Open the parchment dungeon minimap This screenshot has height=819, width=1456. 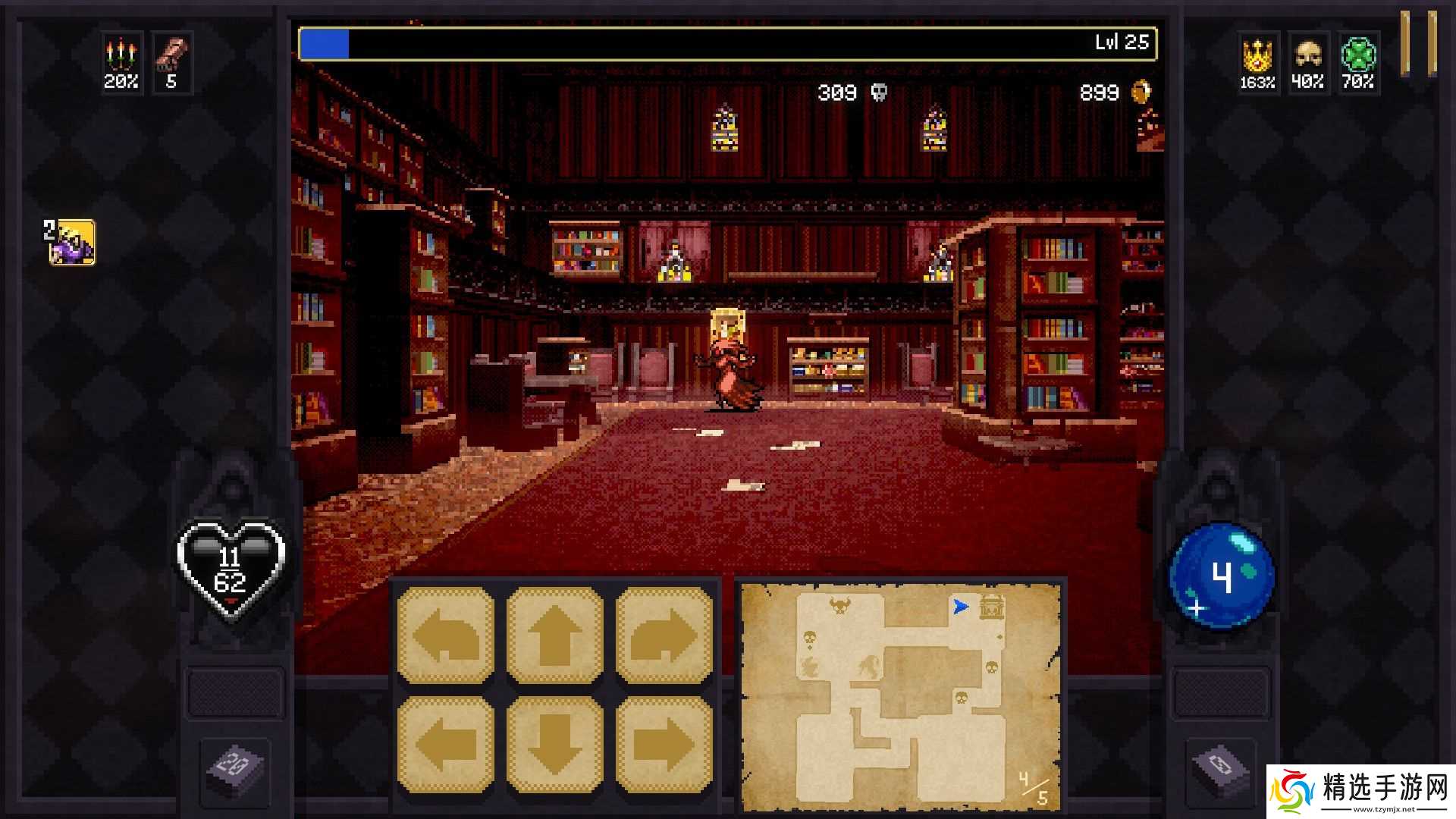coord(901,695)
